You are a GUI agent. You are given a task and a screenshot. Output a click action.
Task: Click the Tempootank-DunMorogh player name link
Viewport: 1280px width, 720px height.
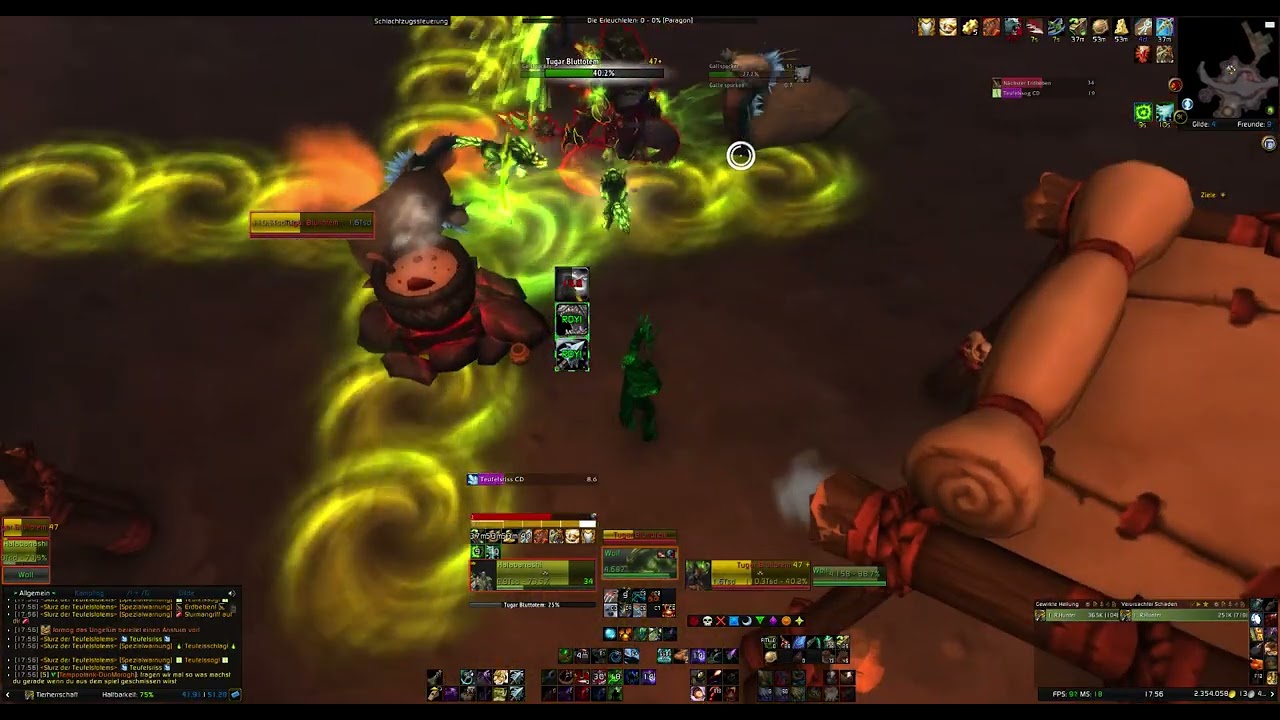click(96, 675)
